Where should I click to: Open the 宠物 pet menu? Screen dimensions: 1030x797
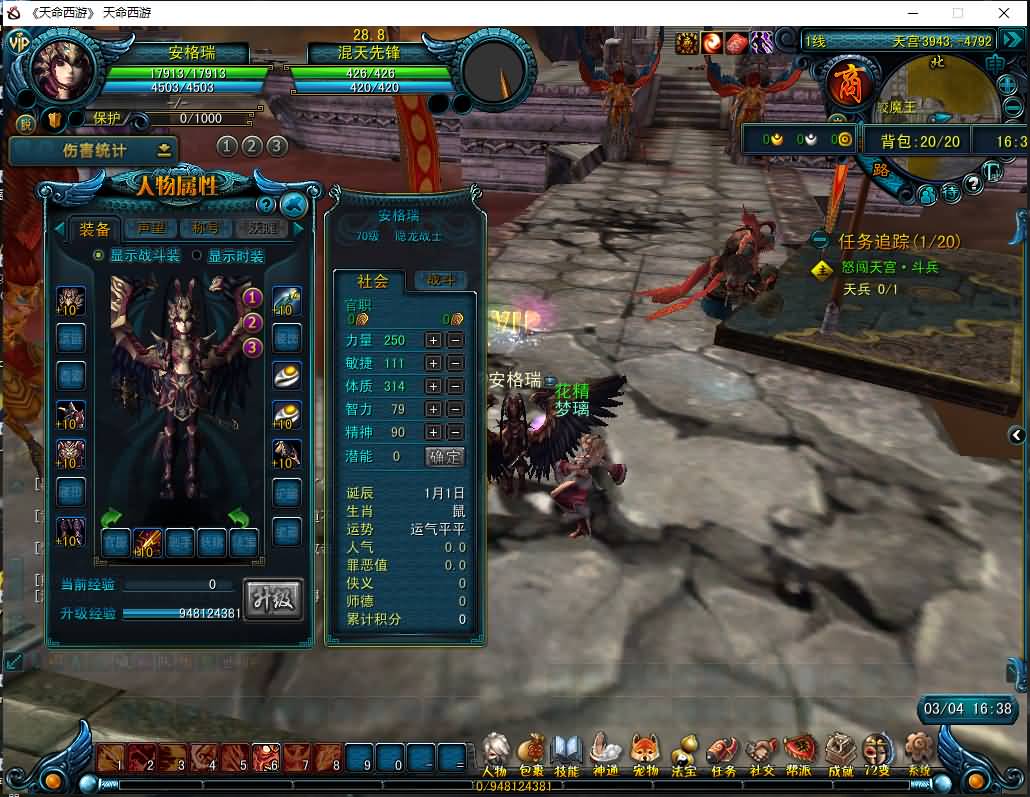click(645, 752)
